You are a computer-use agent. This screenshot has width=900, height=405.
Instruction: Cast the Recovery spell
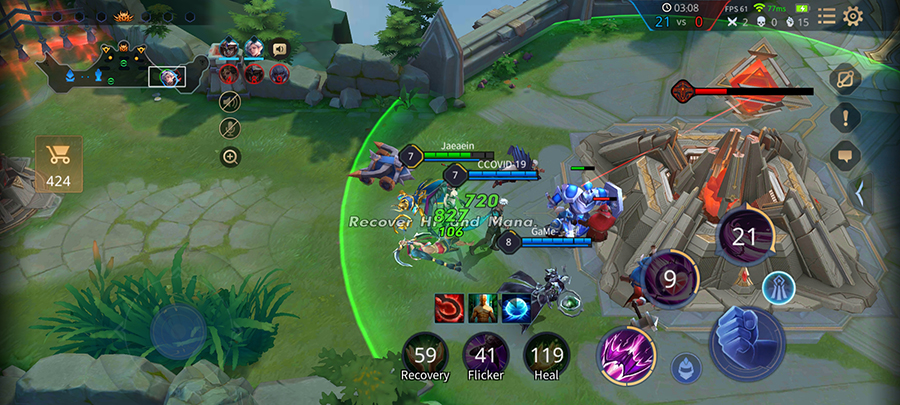(425, 355)
